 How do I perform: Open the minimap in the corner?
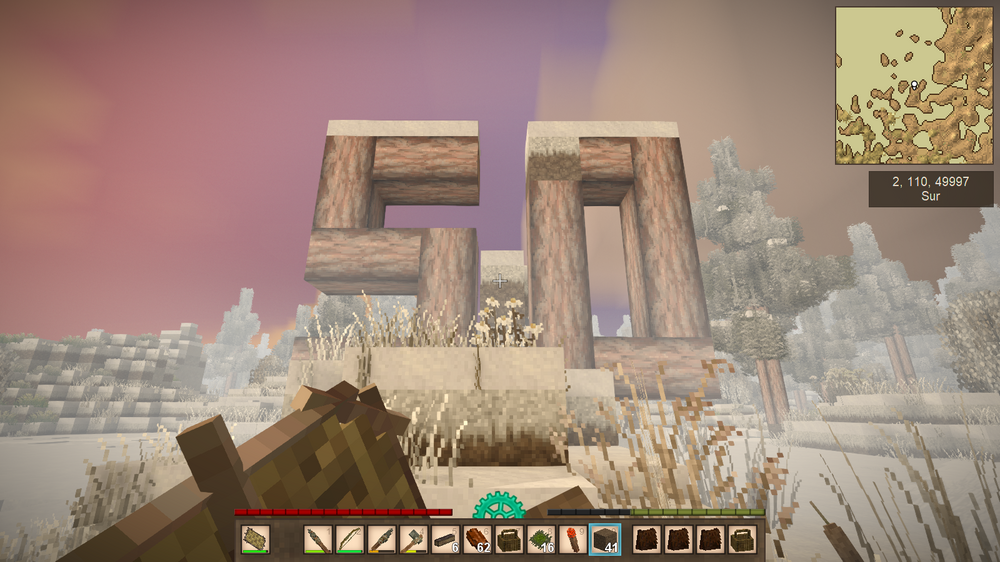pos(916,86)
